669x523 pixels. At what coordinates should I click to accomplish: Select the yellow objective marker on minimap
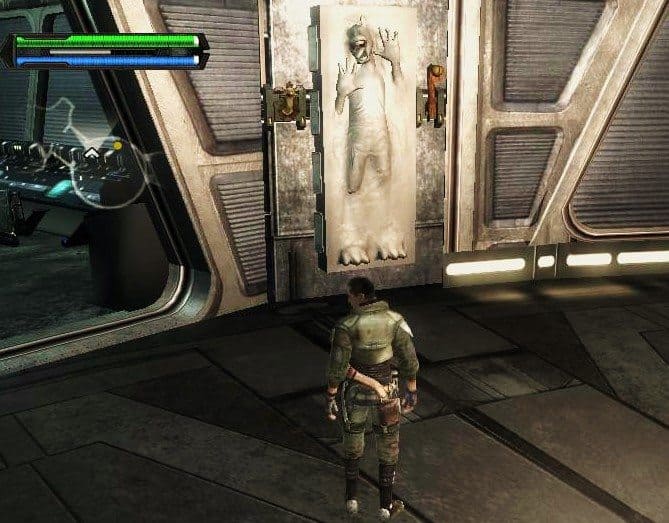[x=118, y=145]
